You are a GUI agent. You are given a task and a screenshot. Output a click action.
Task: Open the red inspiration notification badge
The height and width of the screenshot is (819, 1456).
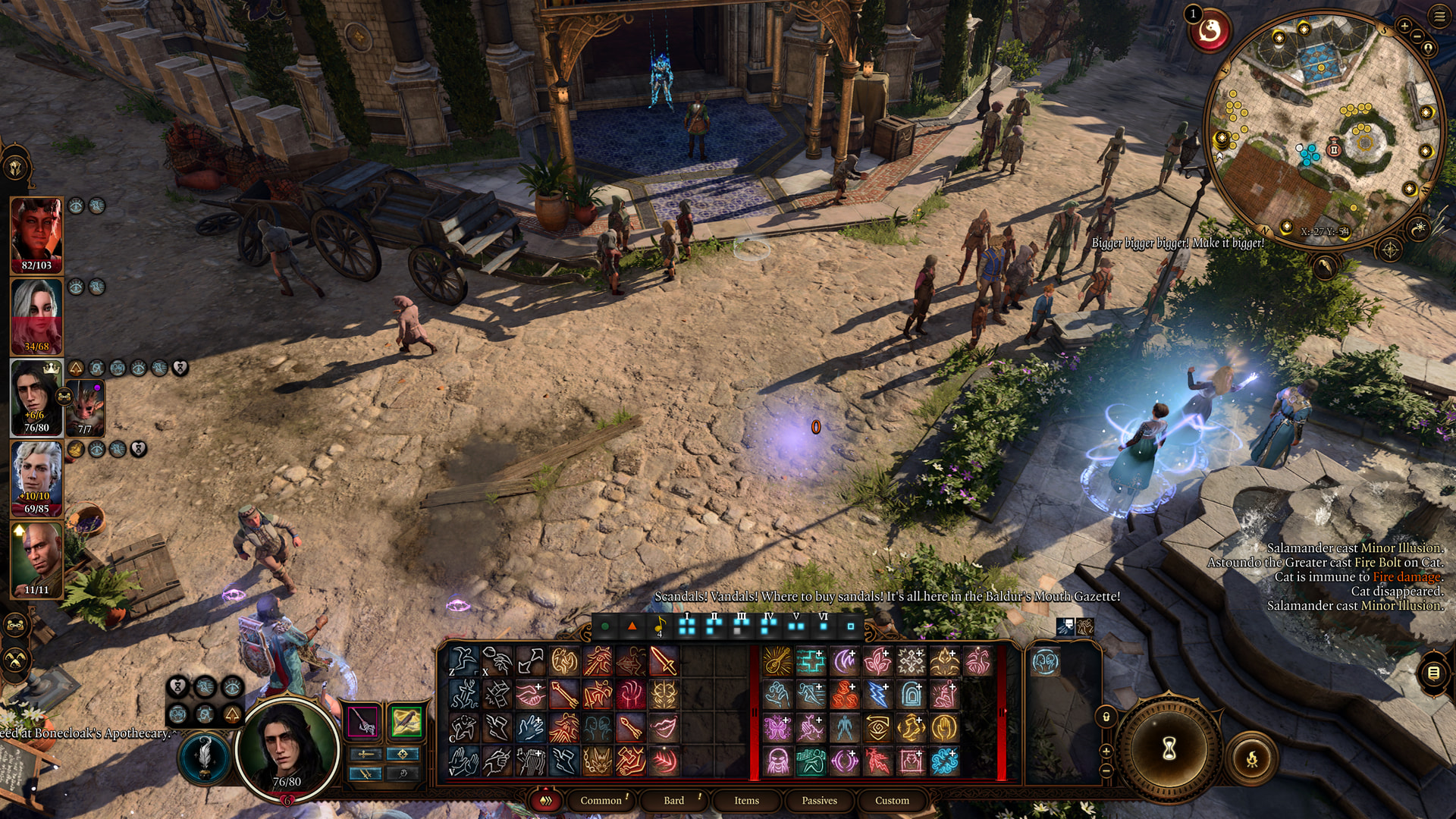pos(1210,32)
